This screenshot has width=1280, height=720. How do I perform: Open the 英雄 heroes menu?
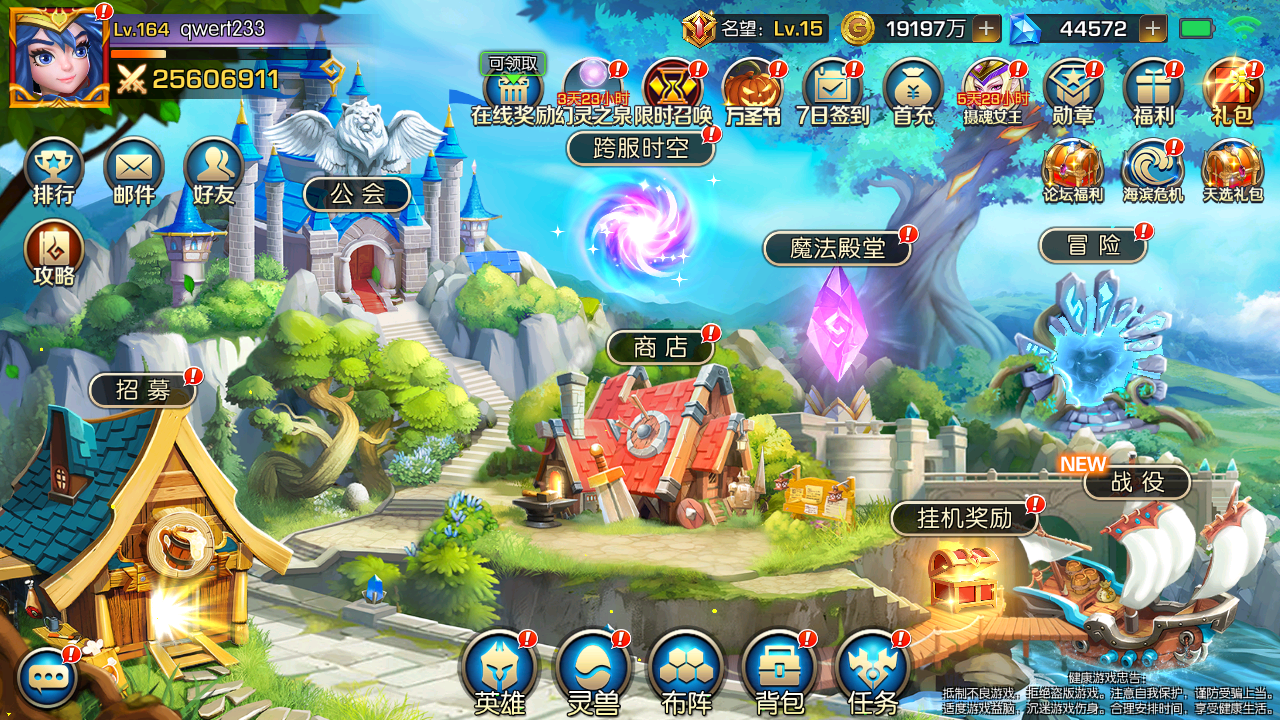(499, 670)
